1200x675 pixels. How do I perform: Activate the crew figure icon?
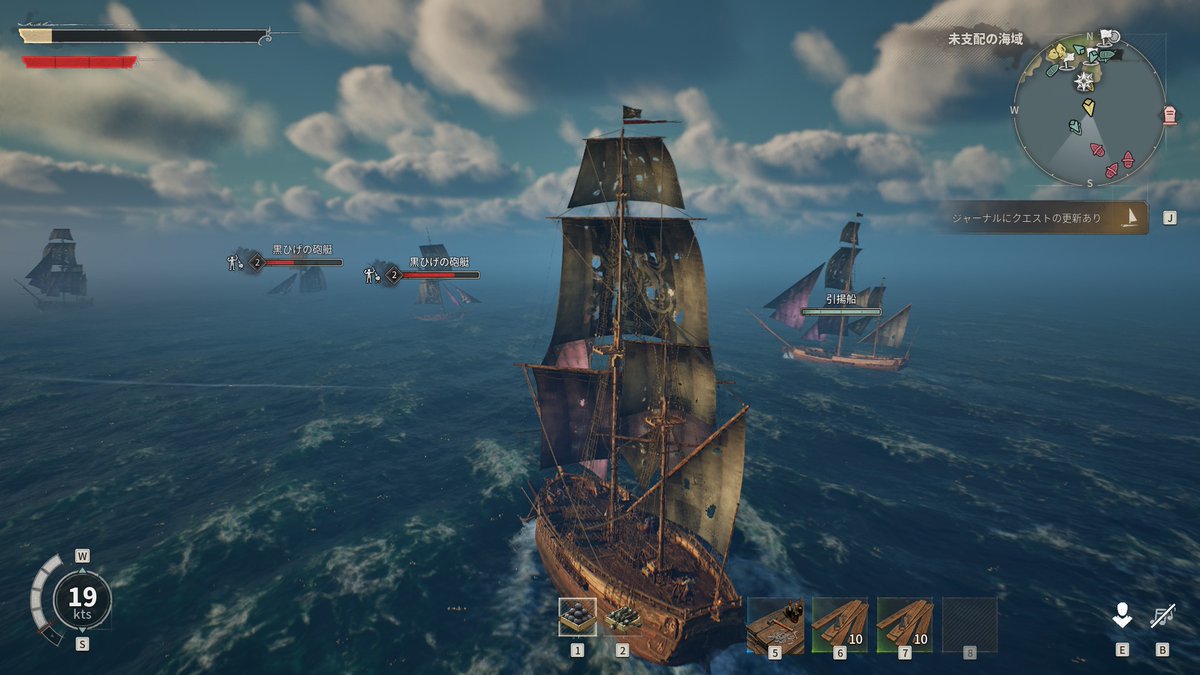point(1122,617)
